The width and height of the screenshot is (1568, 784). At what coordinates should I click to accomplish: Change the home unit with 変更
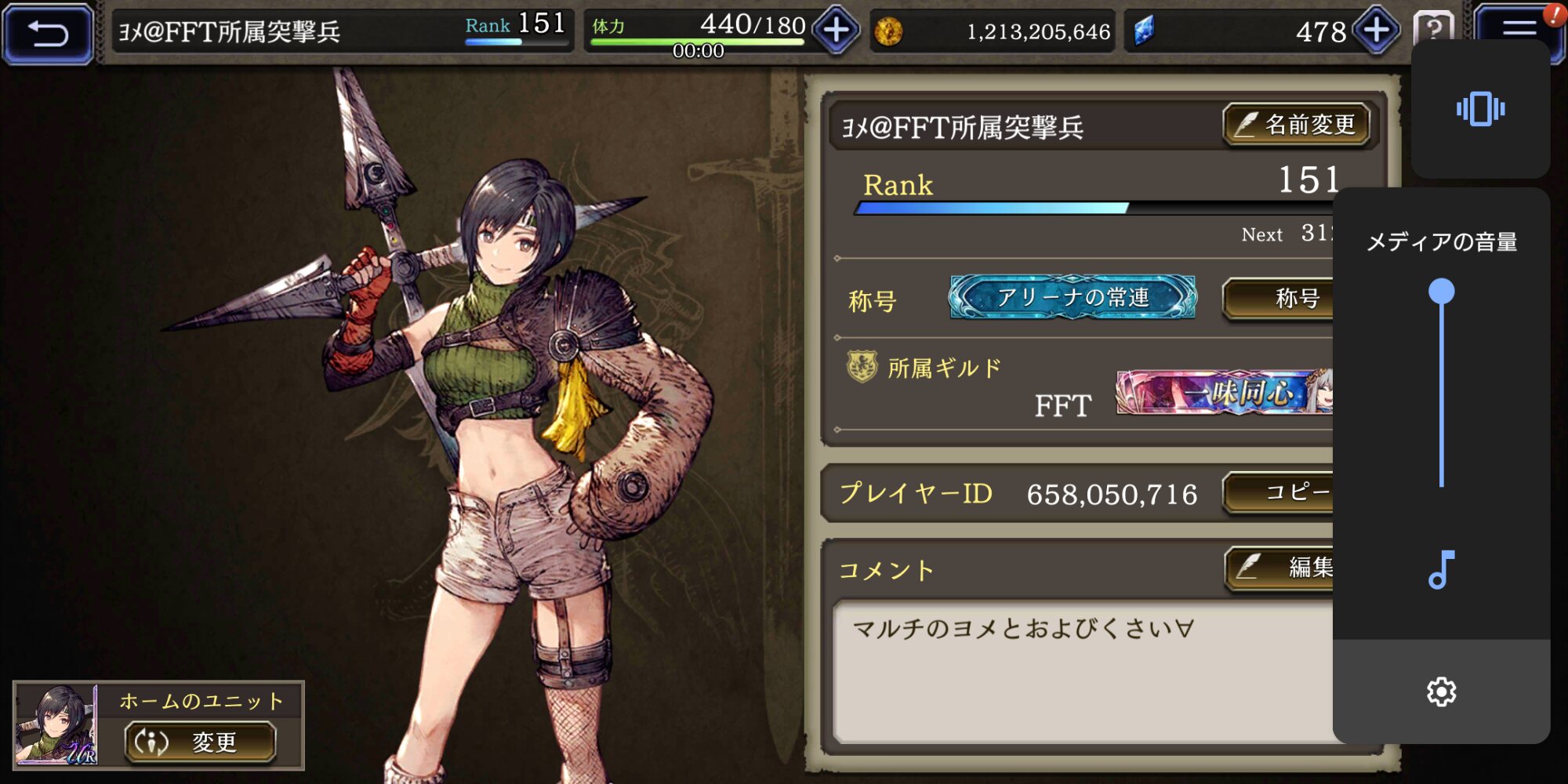click(200, 742)
